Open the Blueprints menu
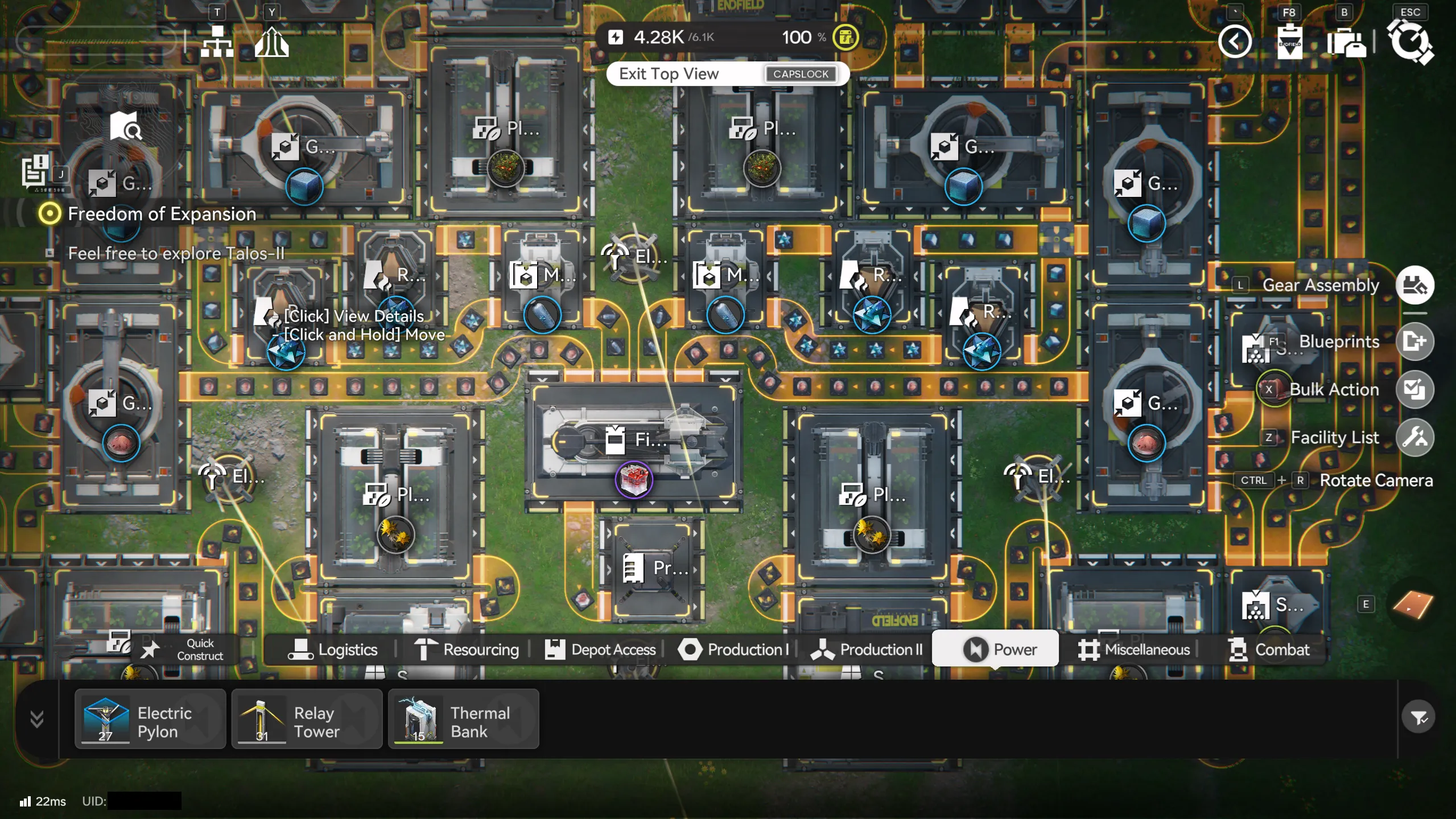Viewport: 1456px width, 819px height. (1414, 341)
